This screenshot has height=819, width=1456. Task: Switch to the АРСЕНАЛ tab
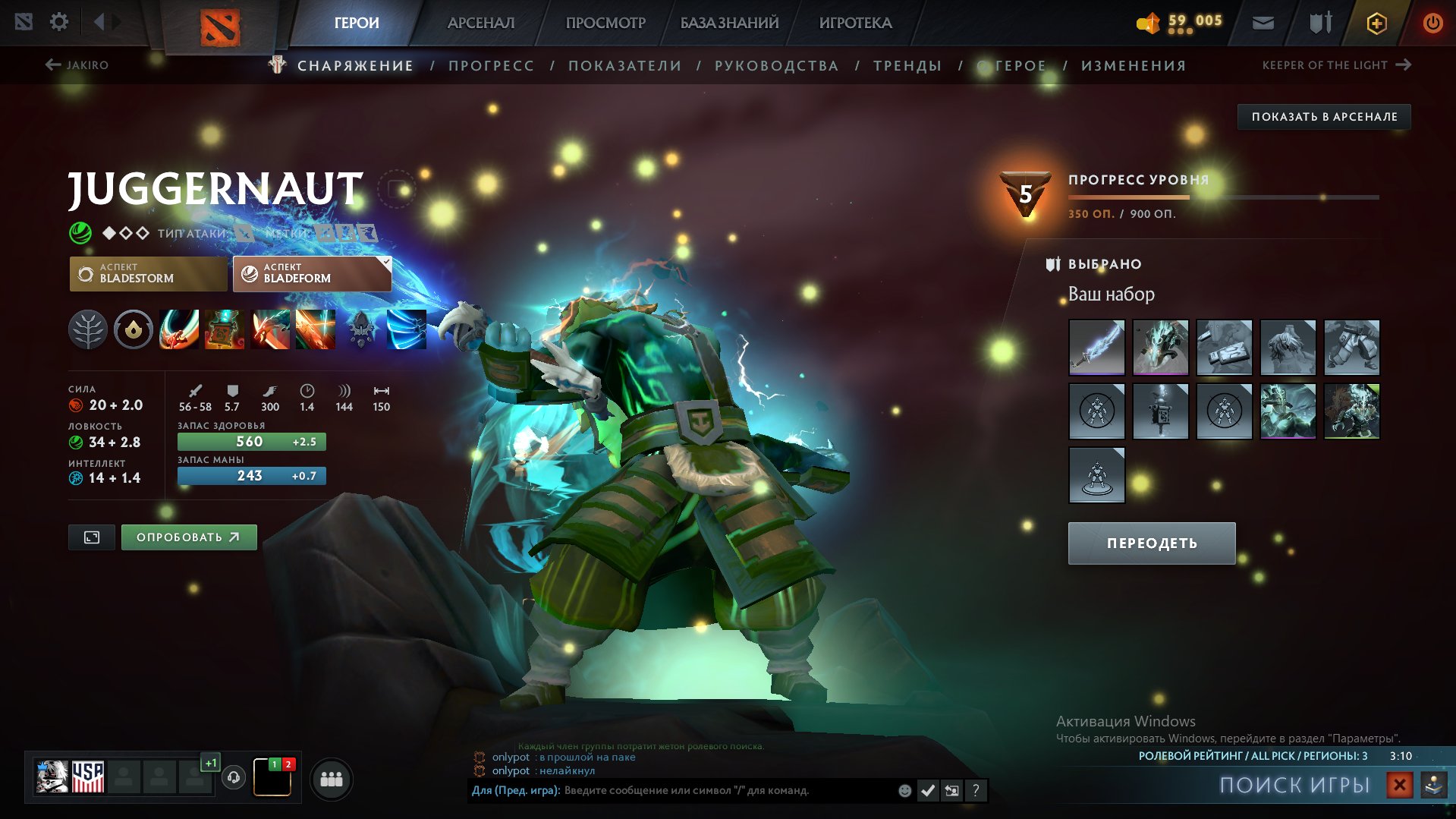click(481, 23)
